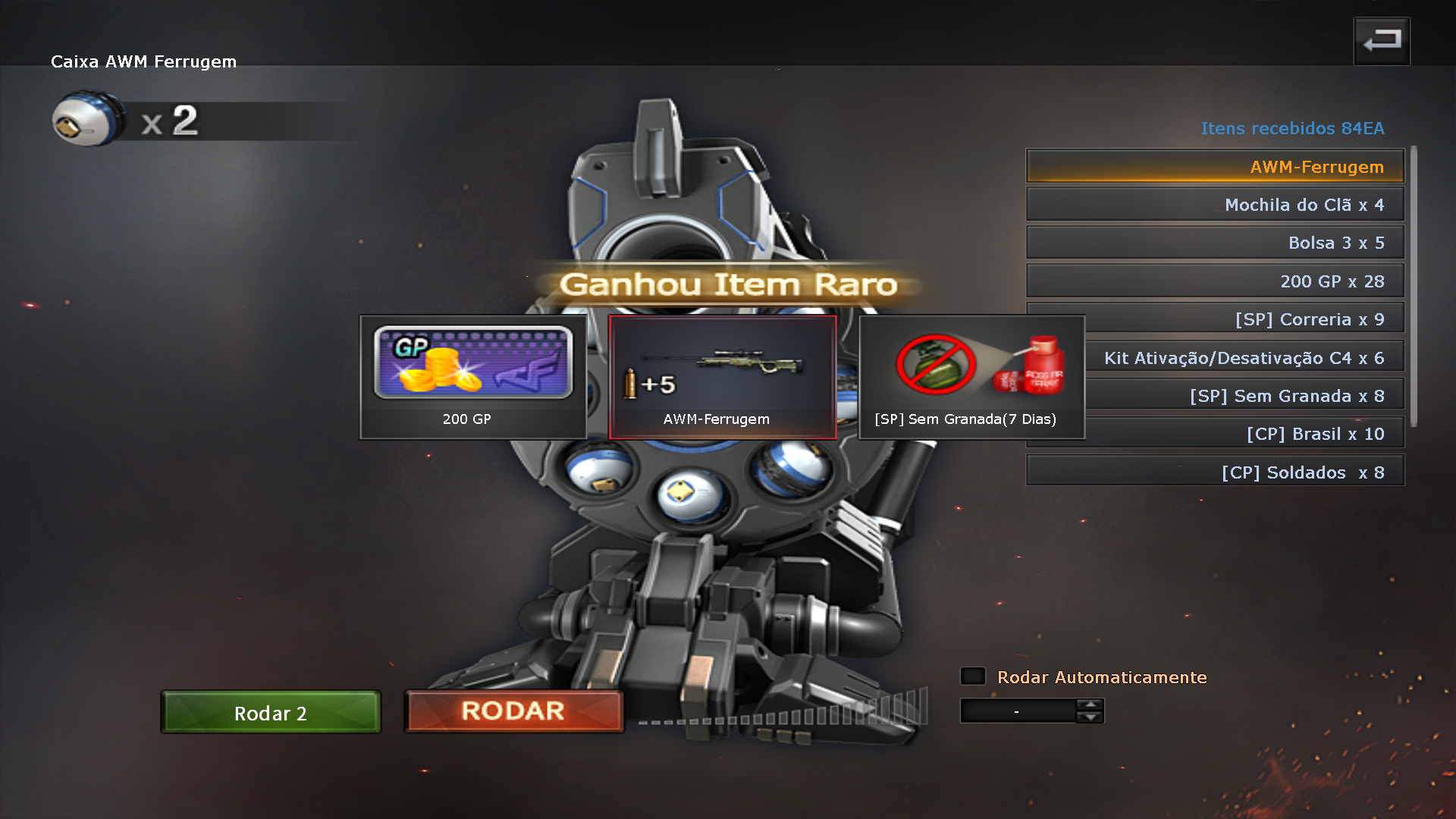Click the auto-spin count input field
Image resolution: width=1456 pixels, height=819 pixels.
tap(1017, 711)
